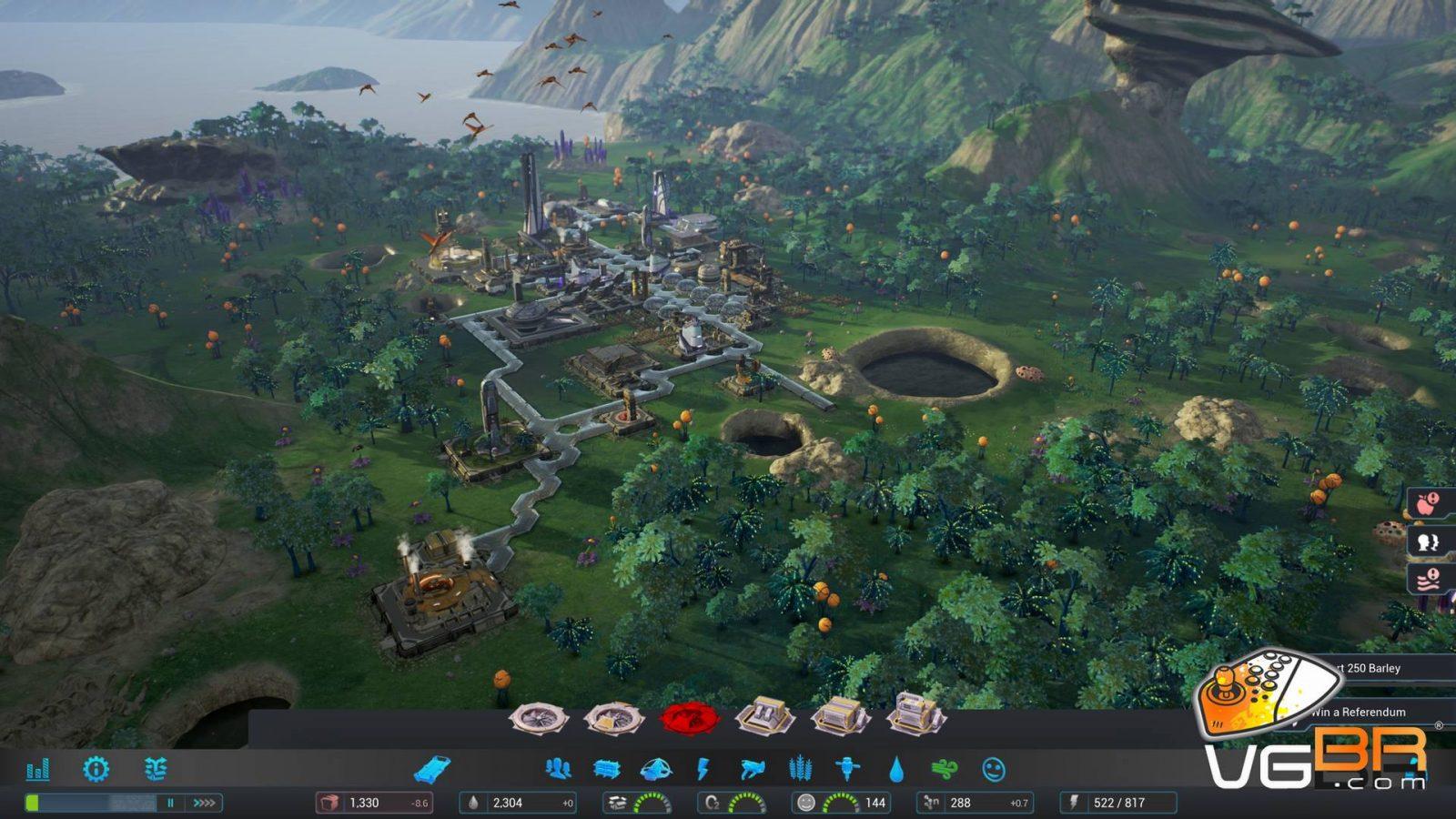
Task: Select the red highlighted building option
Action: click(x=689, y=719)
